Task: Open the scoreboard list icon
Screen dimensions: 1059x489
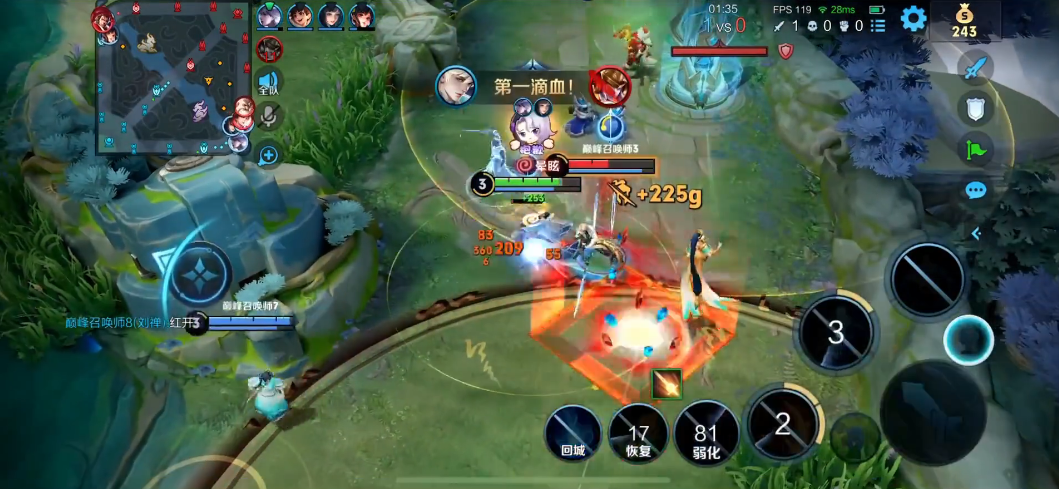Action: [878, 26]
